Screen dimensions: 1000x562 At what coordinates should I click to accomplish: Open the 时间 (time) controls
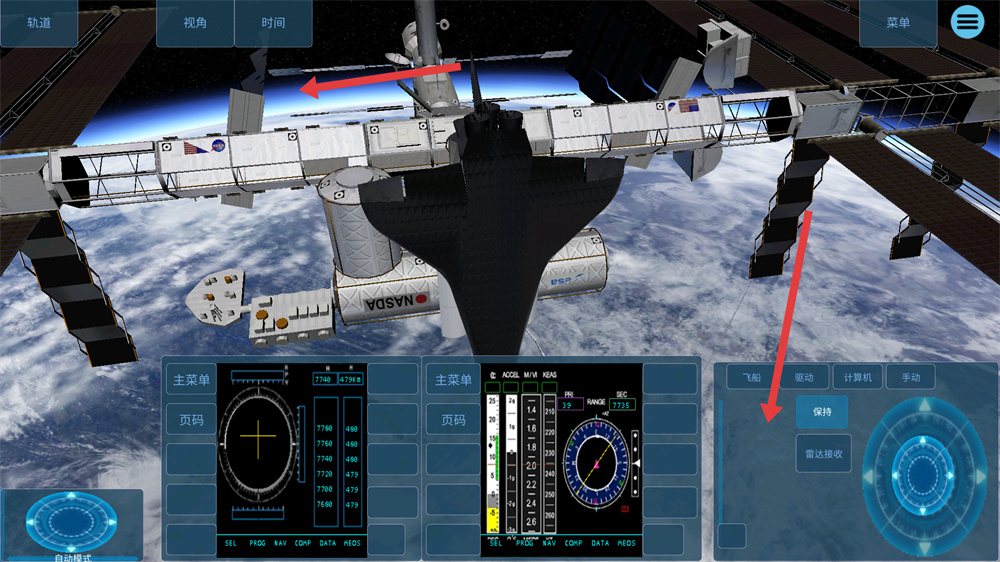pos(273,23)
